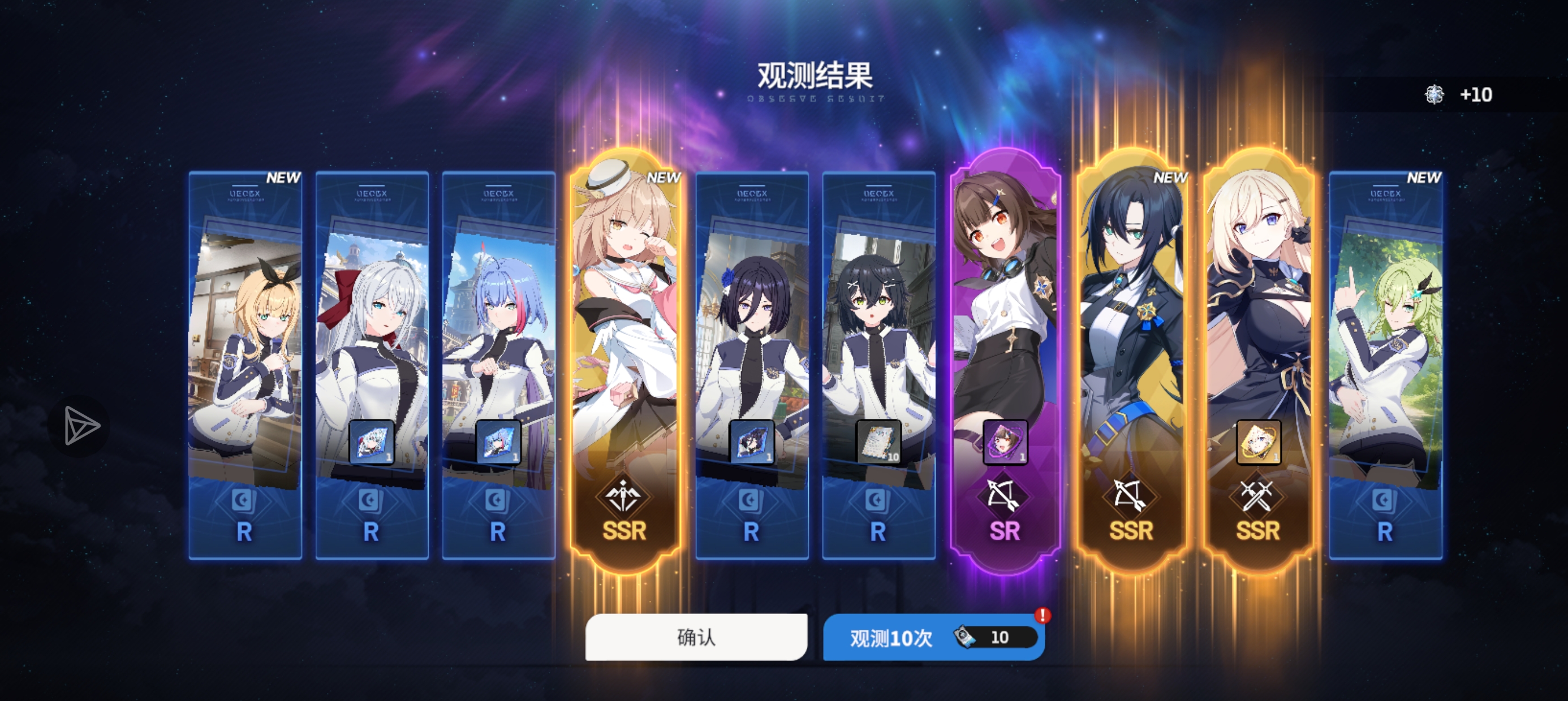Select the silver-haired red-bow R card

(x=372, y=365)
